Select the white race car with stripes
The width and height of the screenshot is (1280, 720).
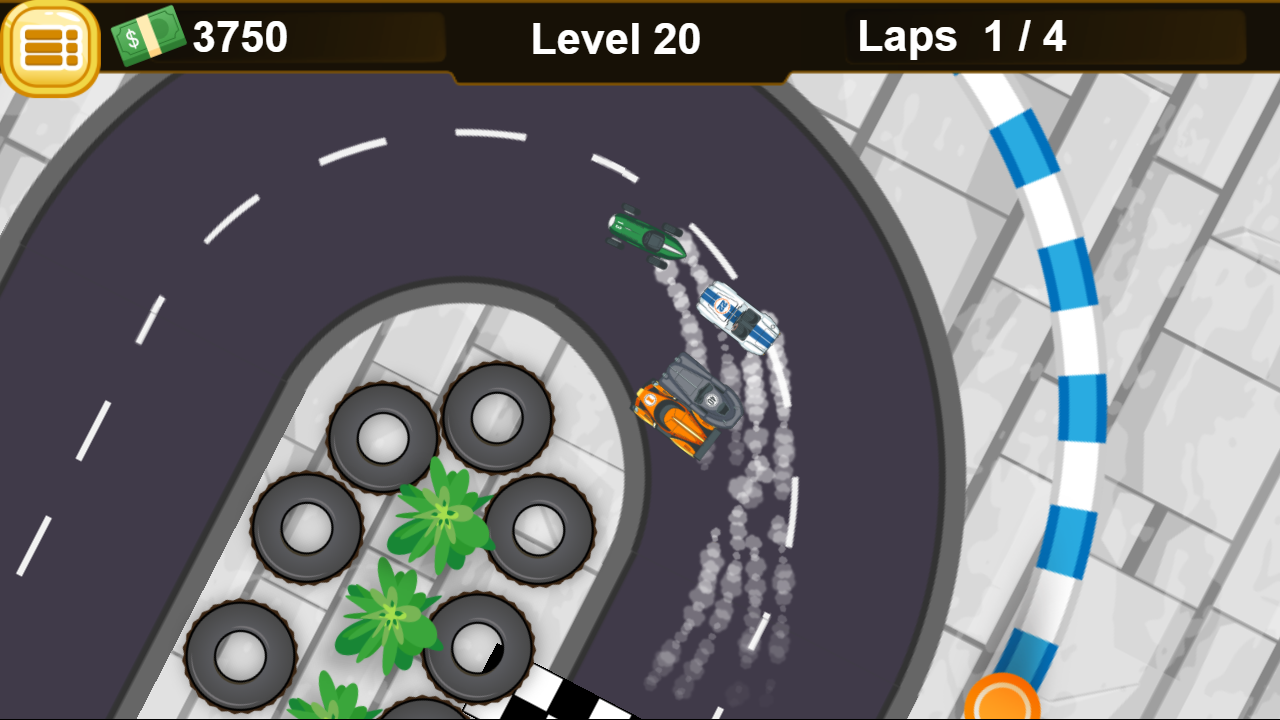pyautogui.click(x=737, y=318)
